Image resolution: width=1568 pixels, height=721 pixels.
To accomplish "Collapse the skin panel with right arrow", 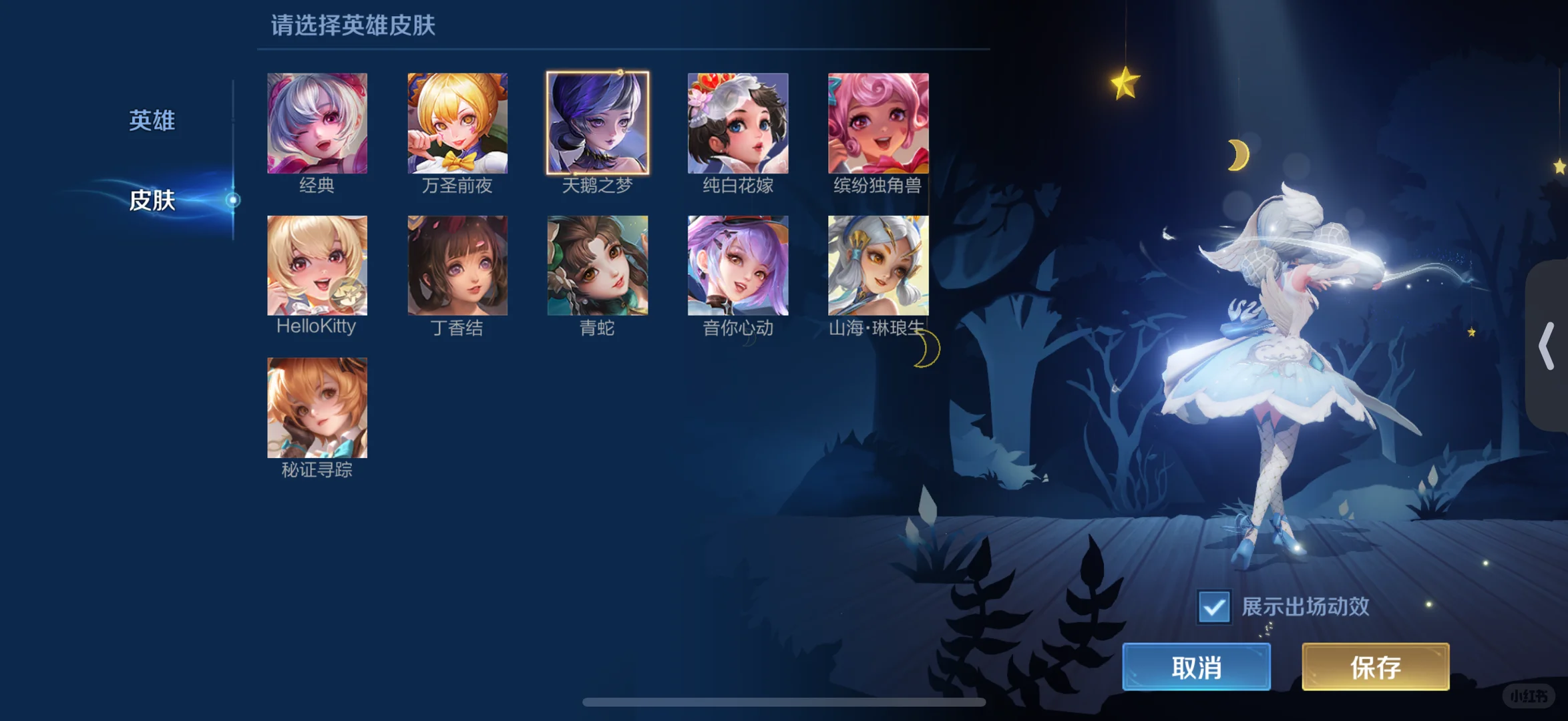I will point(1548,345).
